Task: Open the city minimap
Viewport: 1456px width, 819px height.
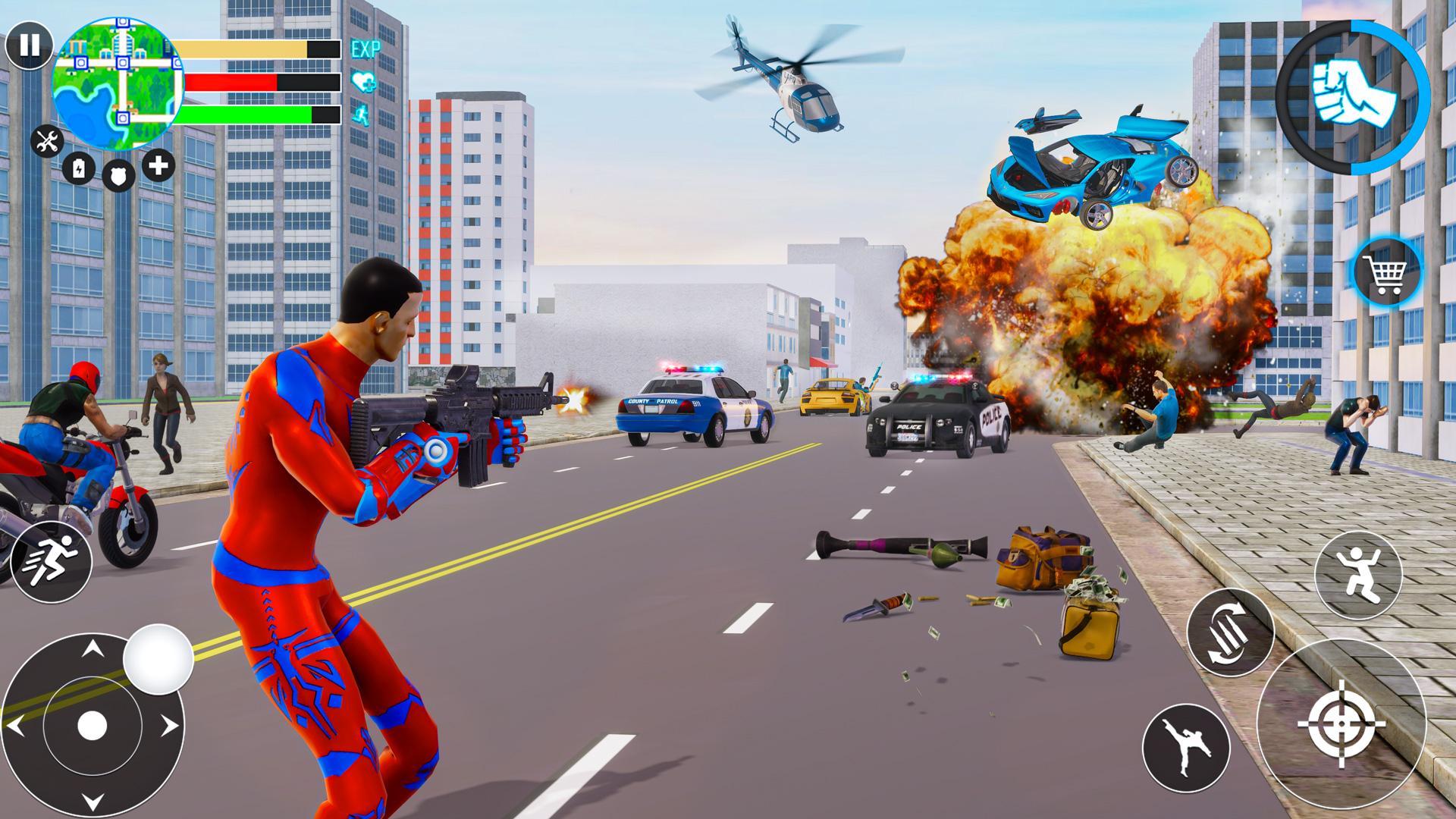Action: 118,82
